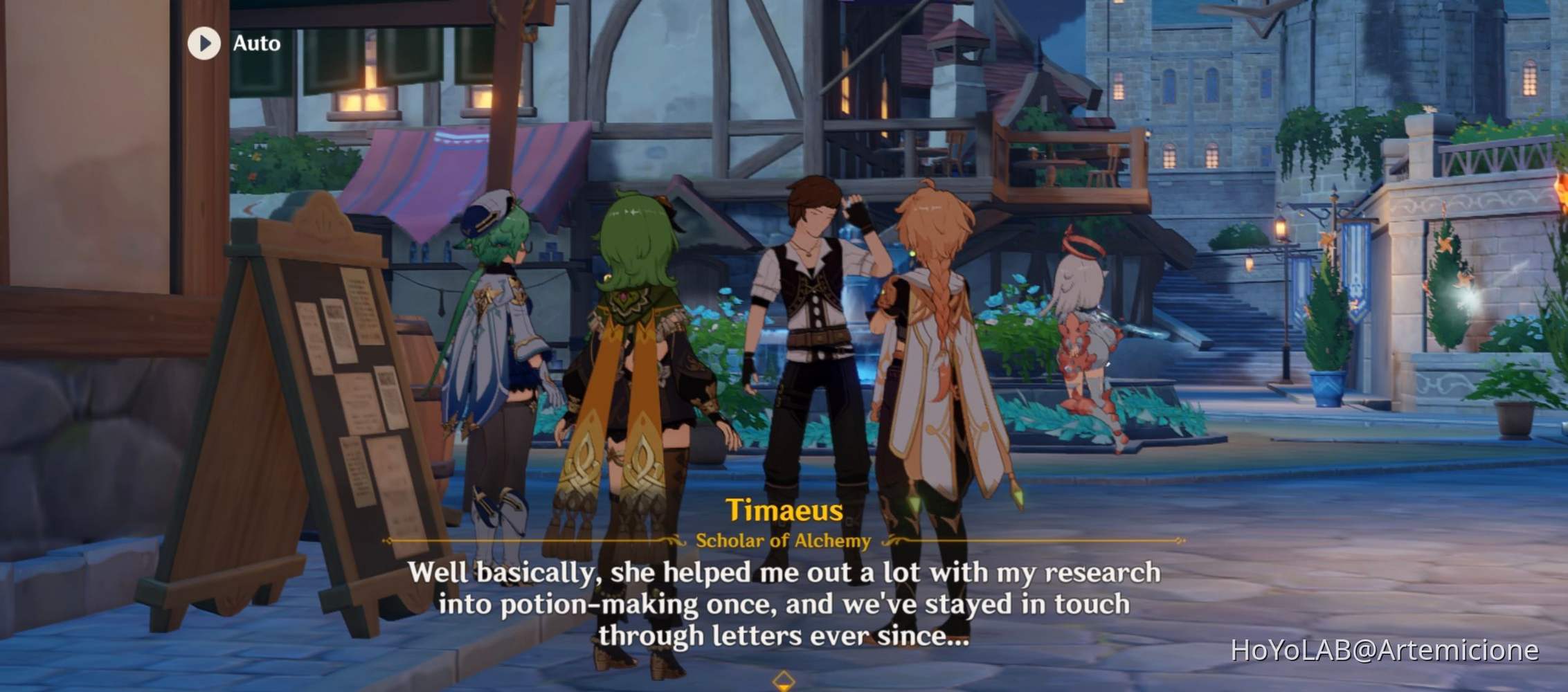Click the Auto icon to toggle auto-play dialogue
Screen dimensions: 1568x692
coord(204,44)
